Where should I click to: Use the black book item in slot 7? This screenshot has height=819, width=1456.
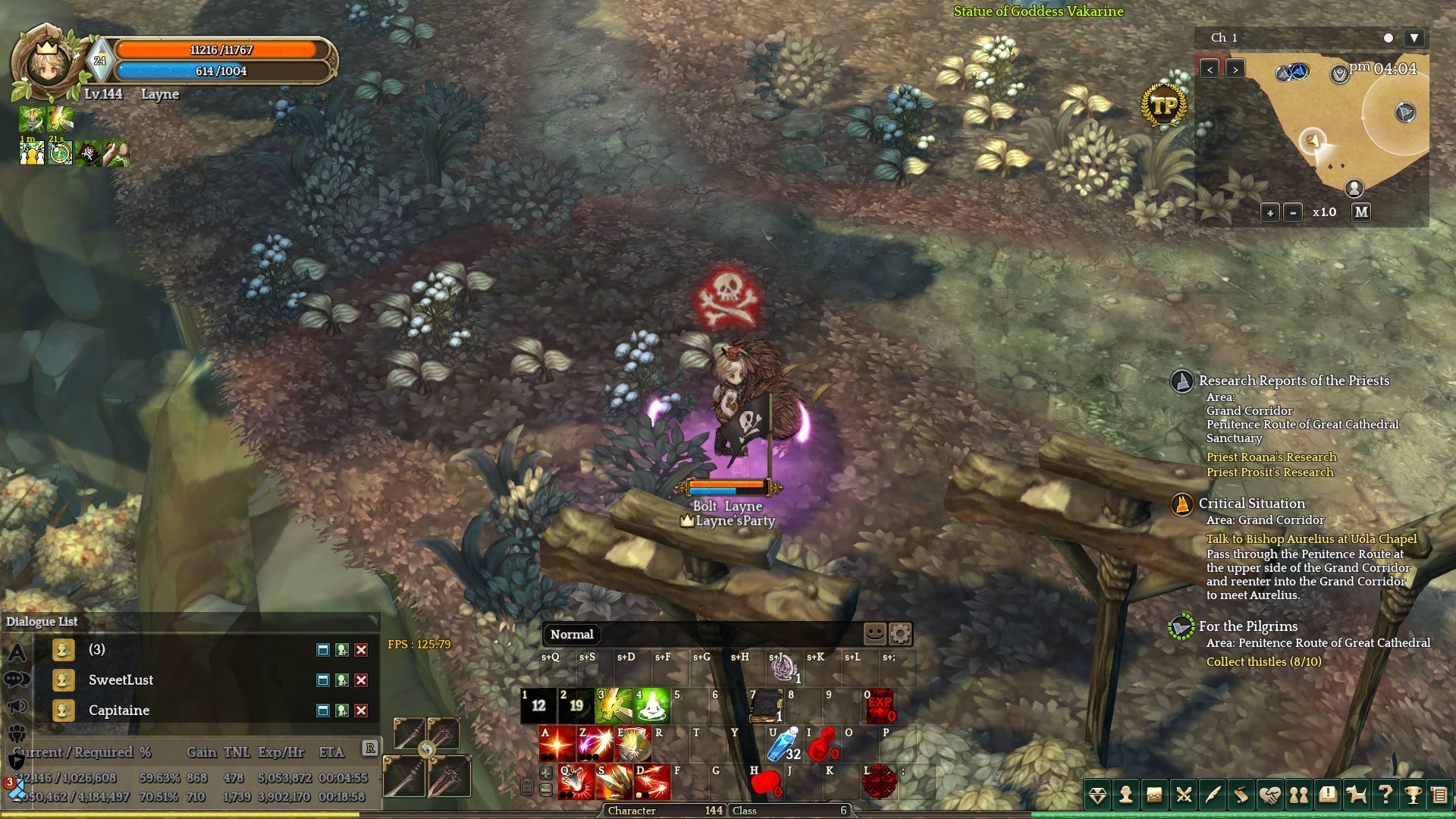tap(766, 706)
